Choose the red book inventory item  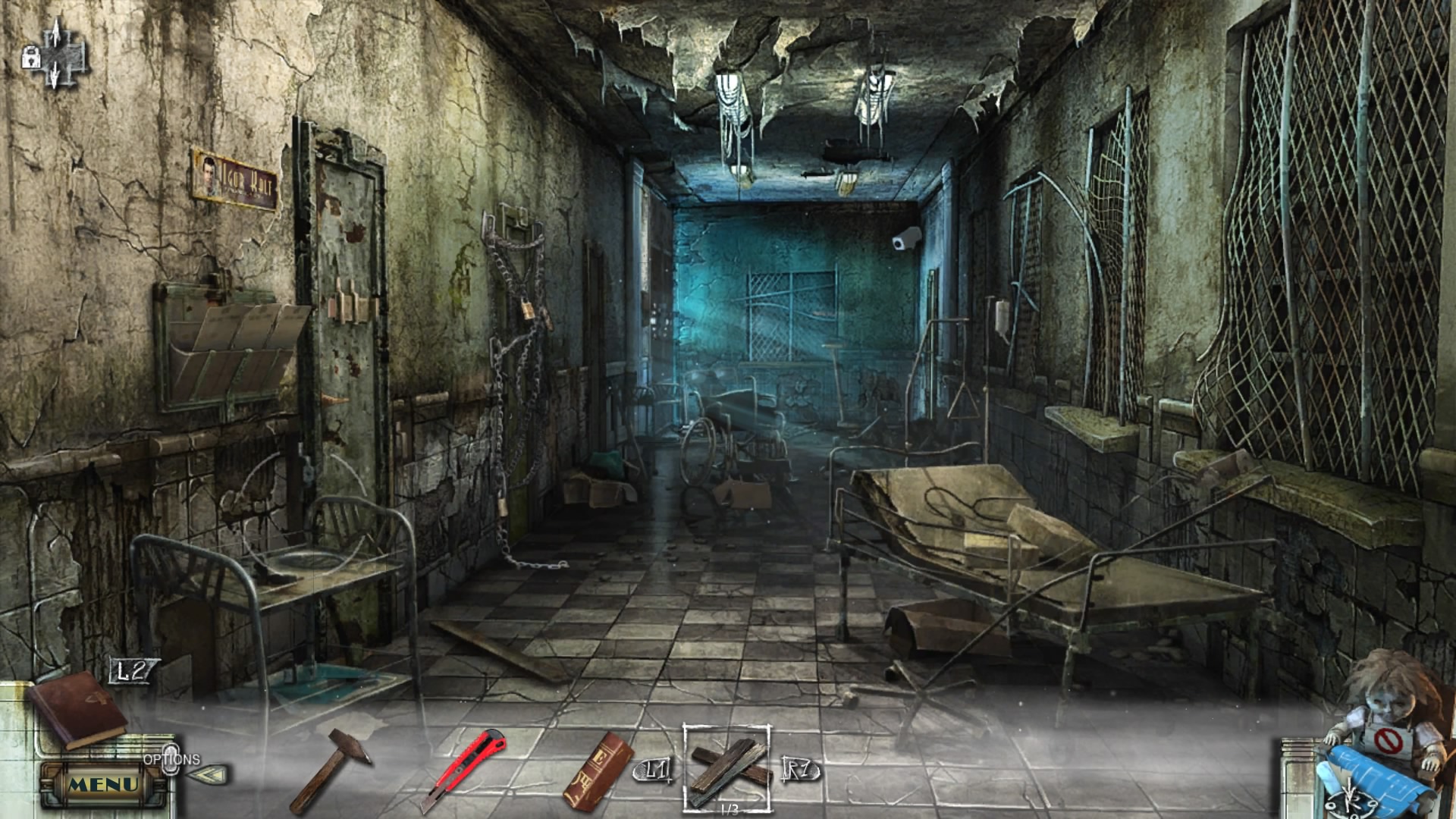pos(598,770)
